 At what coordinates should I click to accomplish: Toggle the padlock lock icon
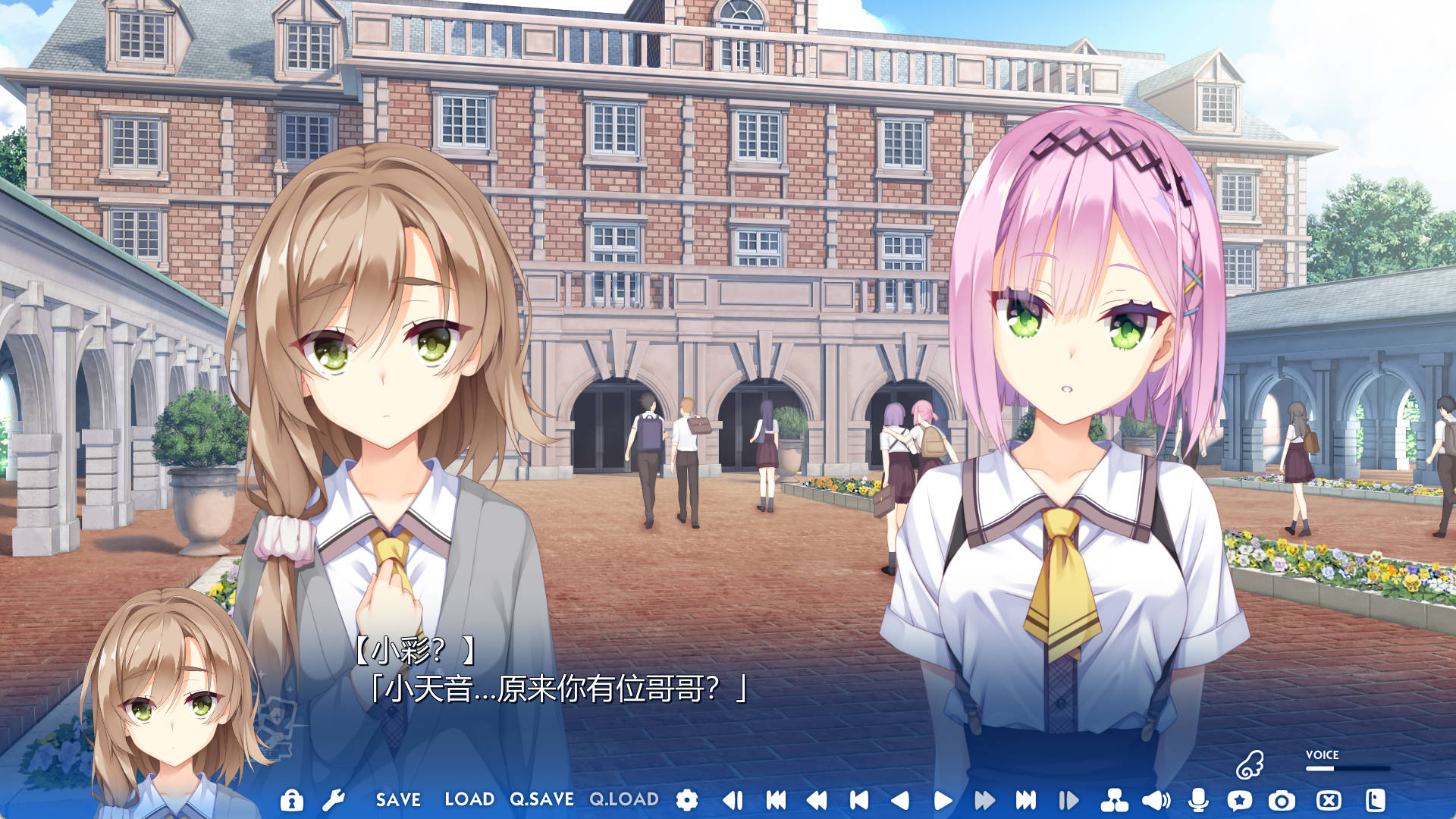291,800
